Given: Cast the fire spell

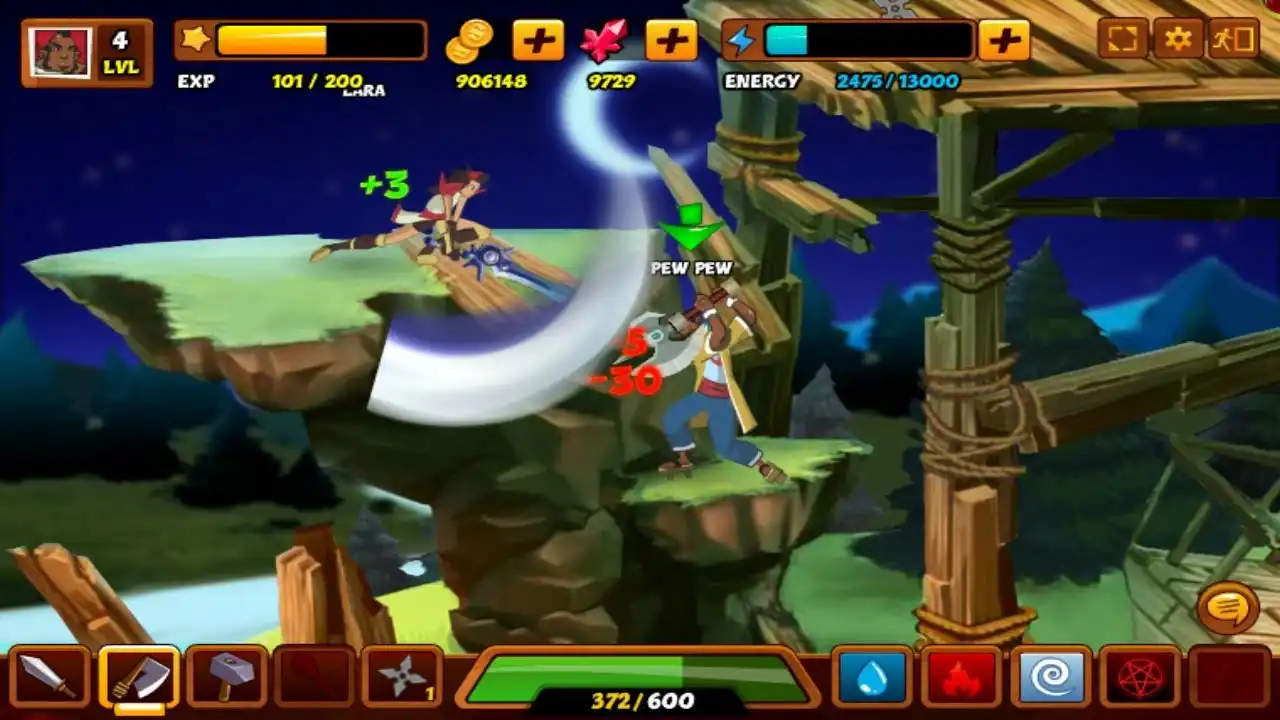Looking at the screenshot, I should tap(961, 678).
